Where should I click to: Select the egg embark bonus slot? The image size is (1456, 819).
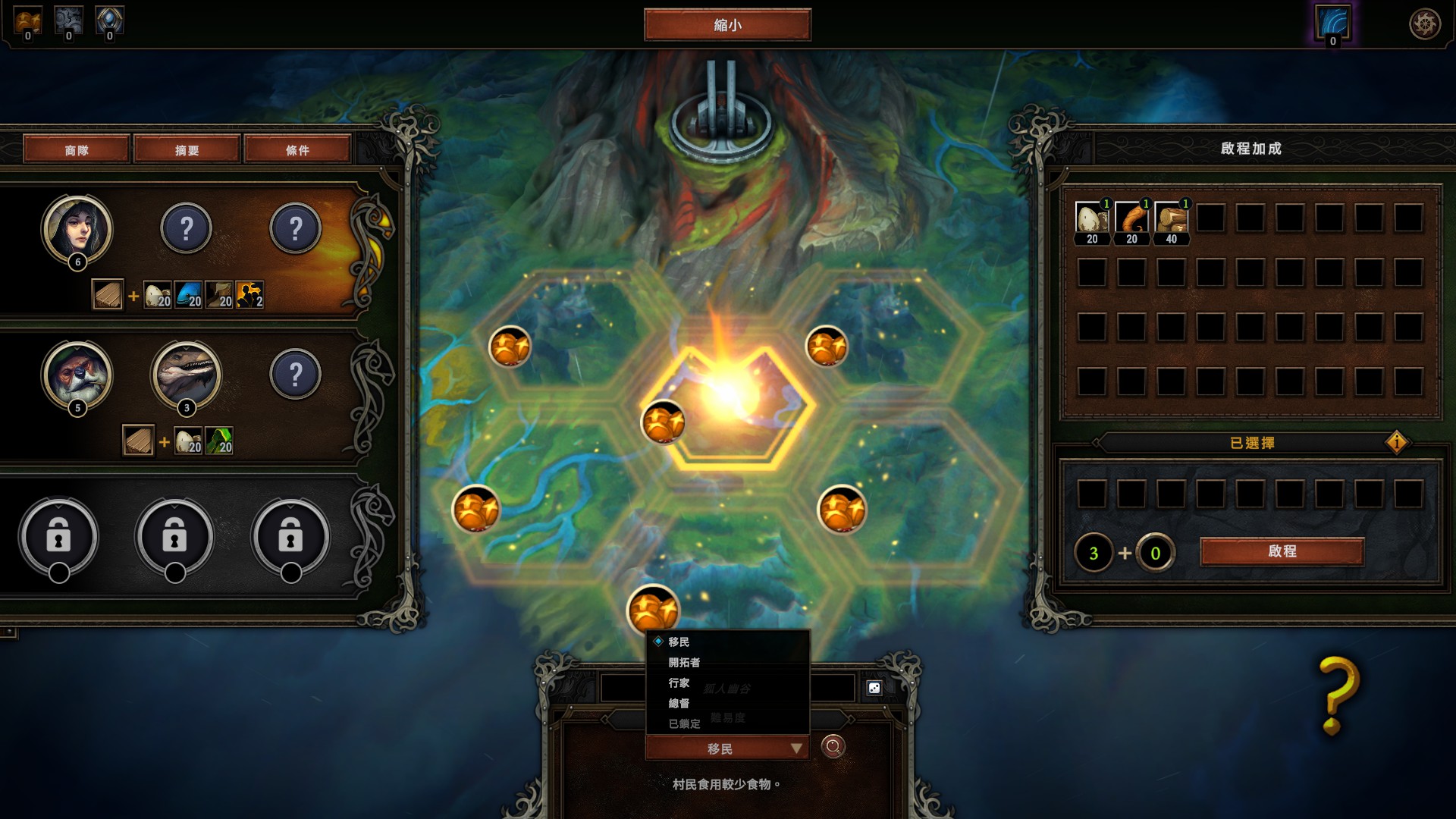coord(1092,218)
